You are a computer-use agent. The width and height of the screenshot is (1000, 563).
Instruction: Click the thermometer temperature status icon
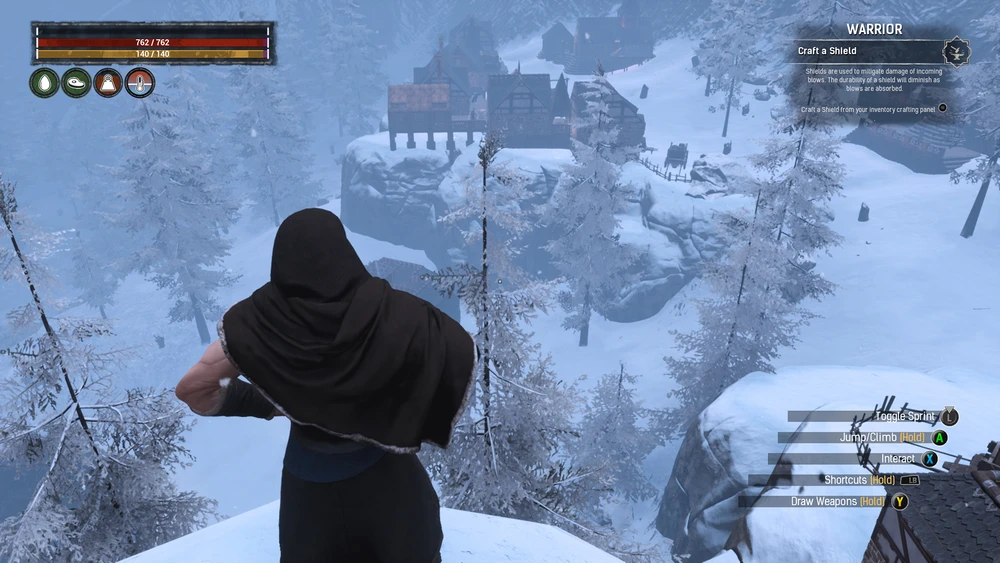[140, 83]
